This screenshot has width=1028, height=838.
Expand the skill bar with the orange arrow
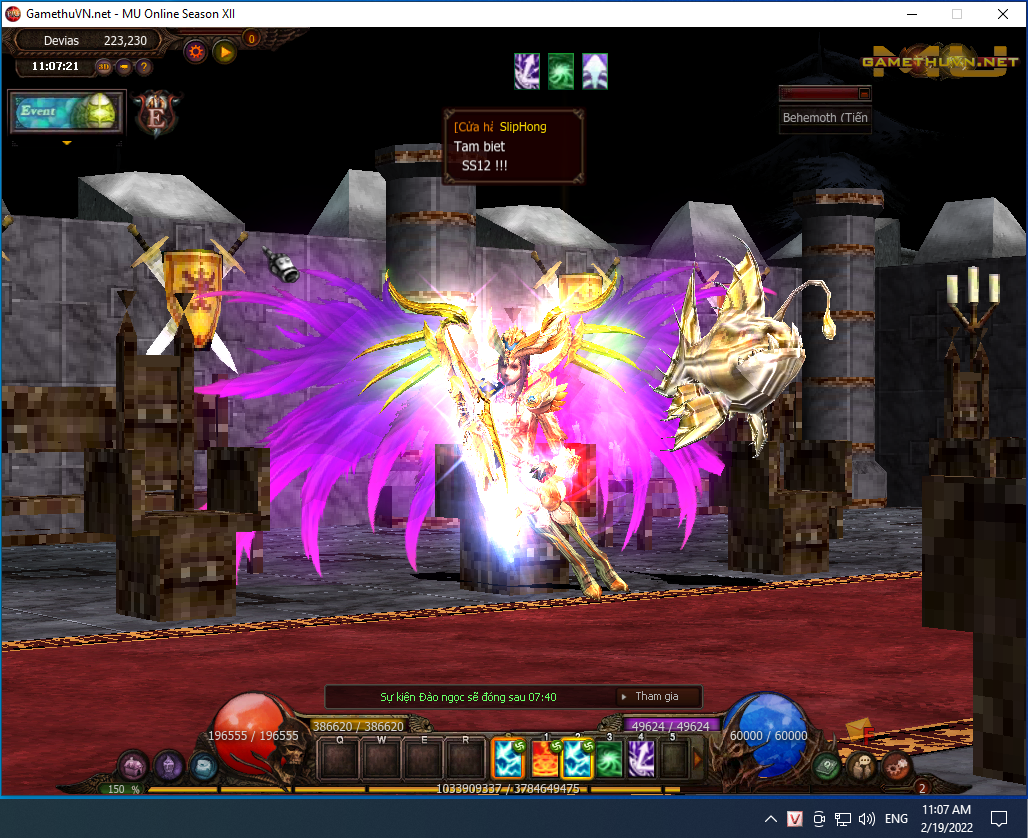(698, 759)
